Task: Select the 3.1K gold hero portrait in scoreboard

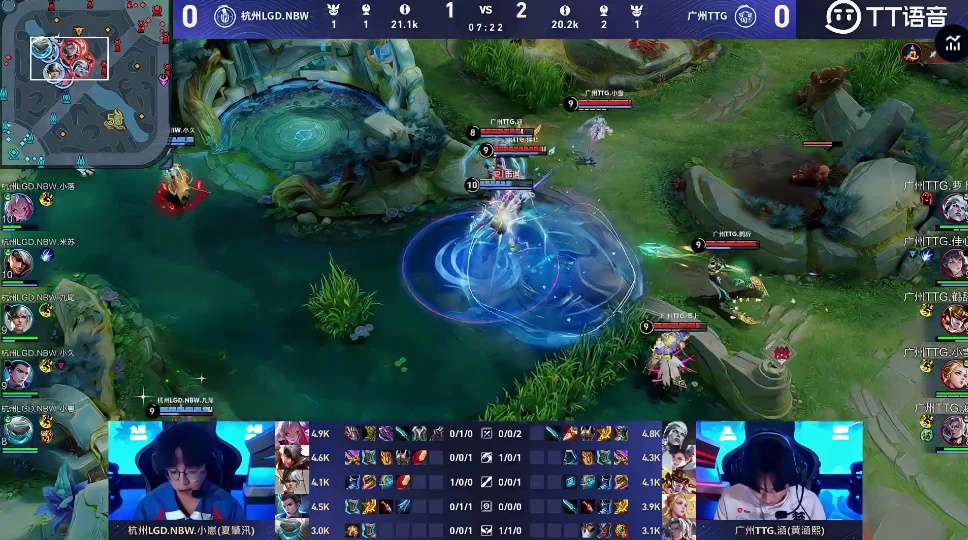Action: [x=679, y=530]
